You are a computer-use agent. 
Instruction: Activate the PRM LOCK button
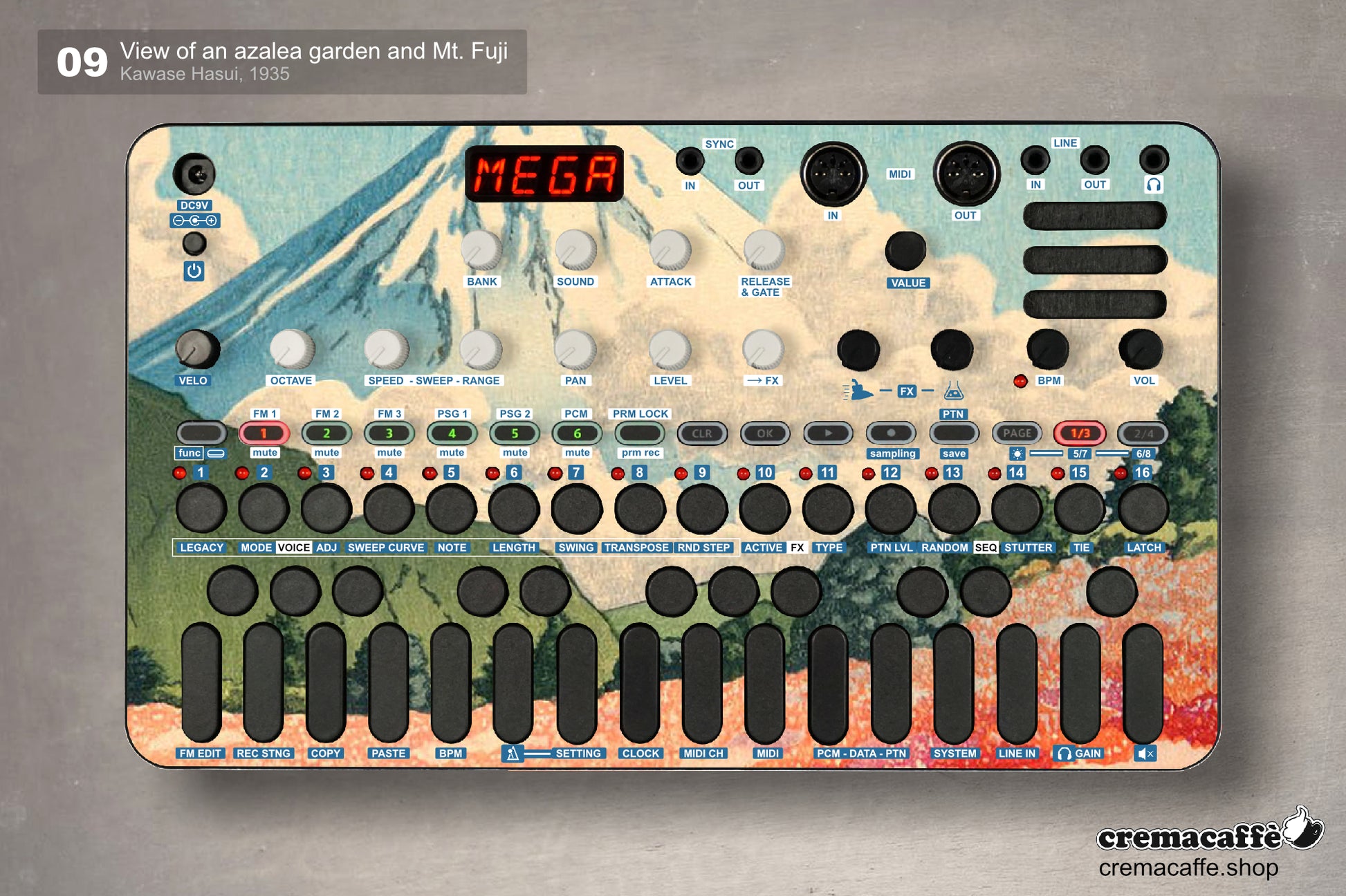tap(640, 433)
